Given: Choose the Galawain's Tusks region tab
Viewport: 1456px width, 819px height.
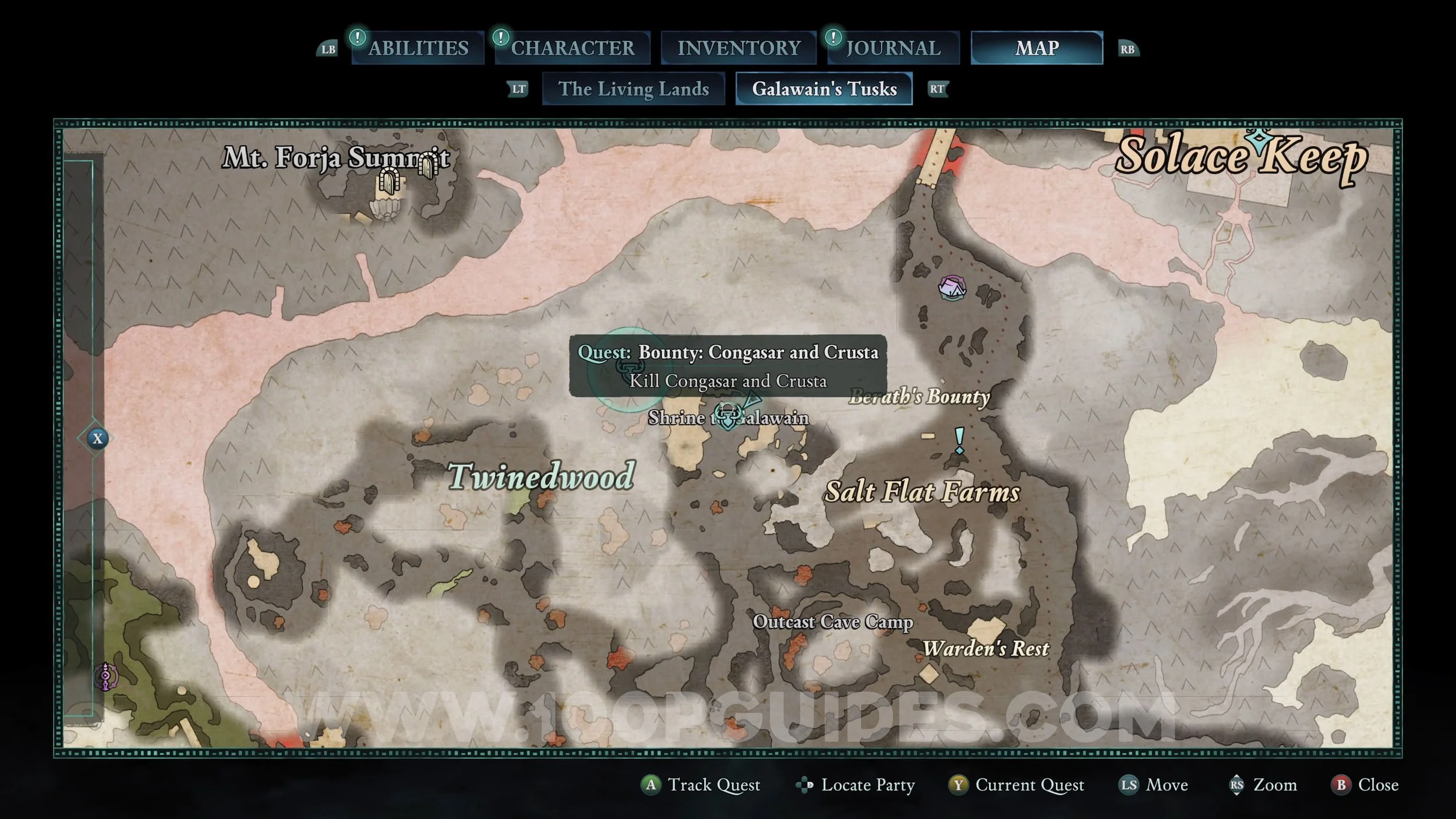Looking at the screenshot, I should pyautogui.click(x=824, y=89).
